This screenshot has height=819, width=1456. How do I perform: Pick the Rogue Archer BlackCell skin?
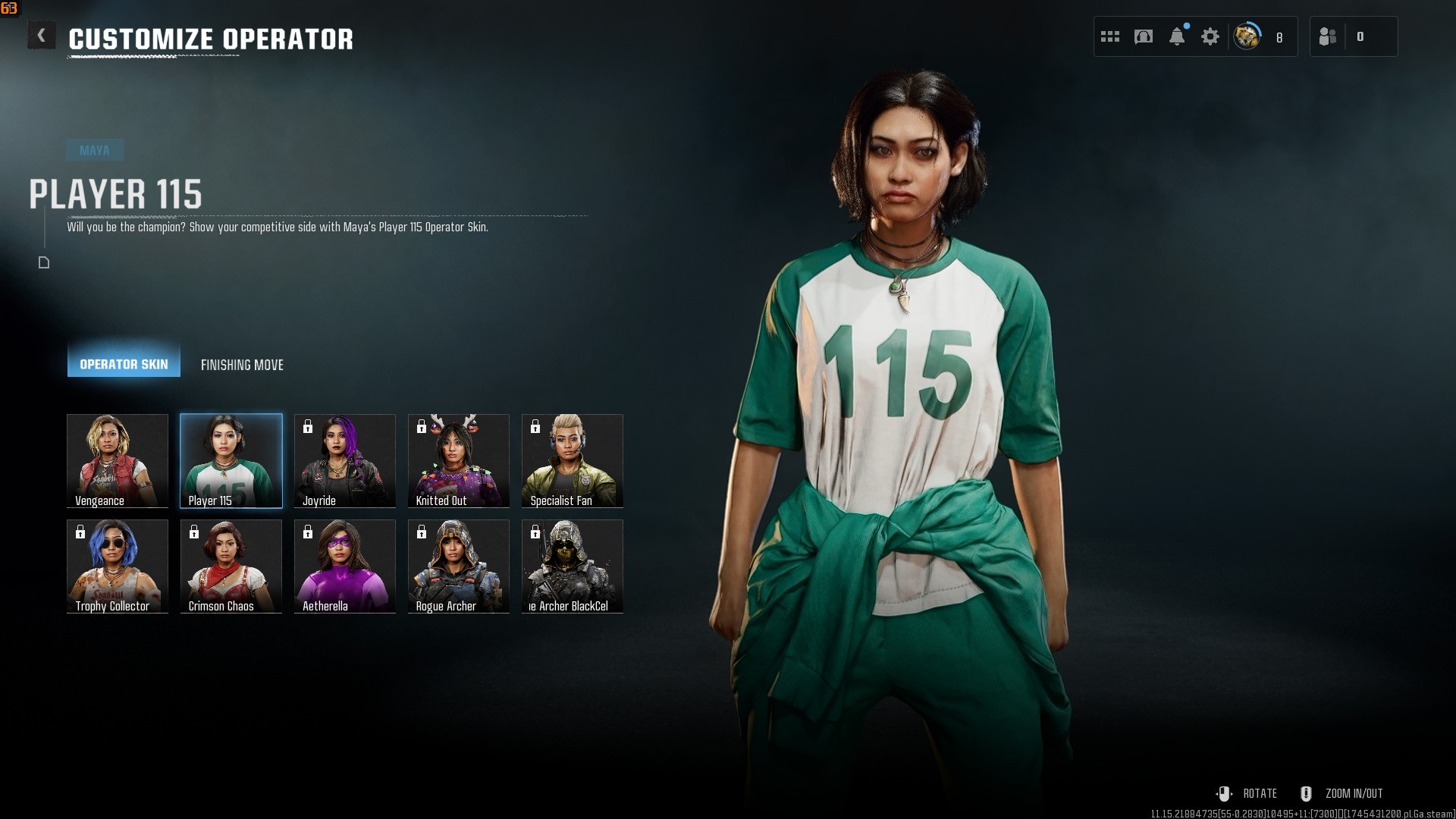pyautogui.click(x=573, y=566)
